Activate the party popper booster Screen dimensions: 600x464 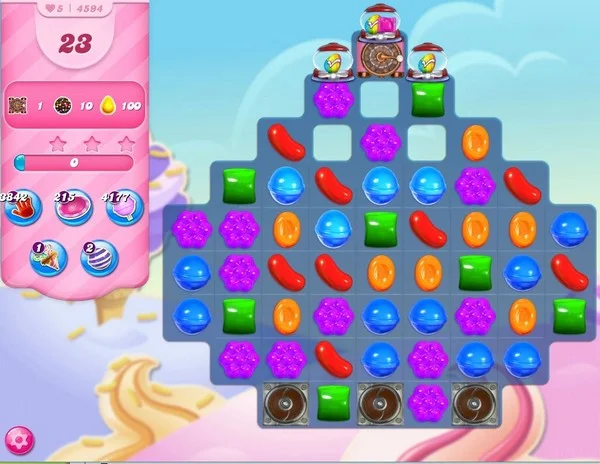(x=46, y=257)
